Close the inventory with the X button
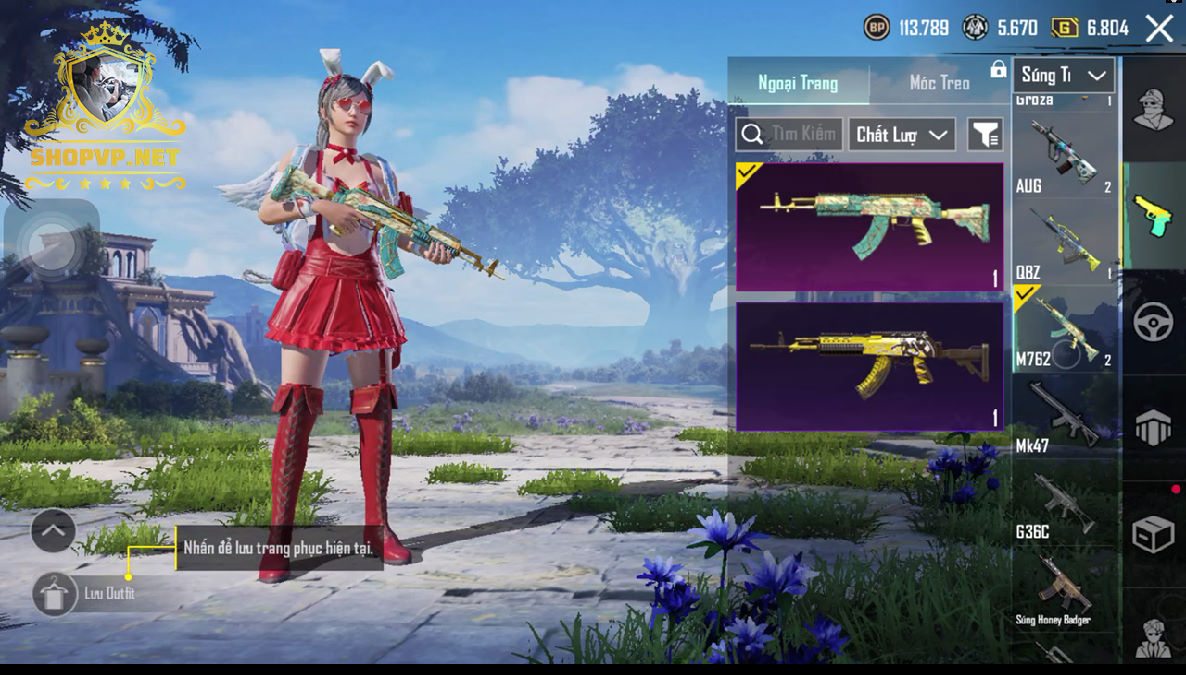This screenshot has width=1186, height=675. pyautogui.click(x=1159, y=28)
